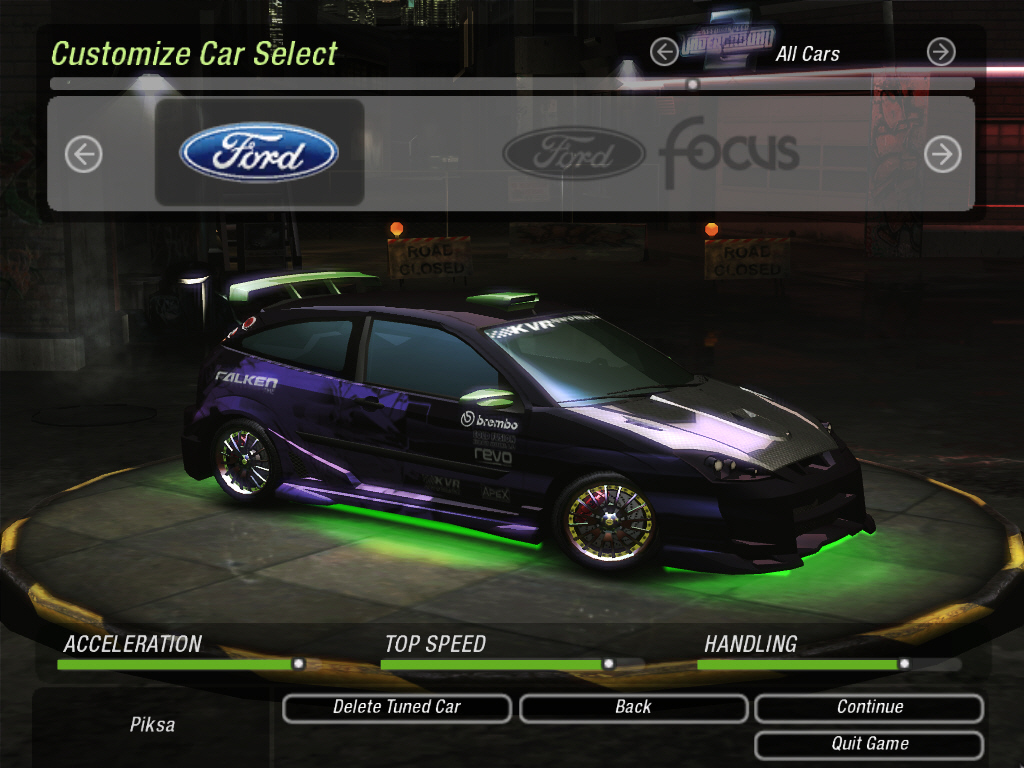The height and width of the screenshot is (768, 1024).
Task: Go back with the Back button
Action: [x=633, y=708]
